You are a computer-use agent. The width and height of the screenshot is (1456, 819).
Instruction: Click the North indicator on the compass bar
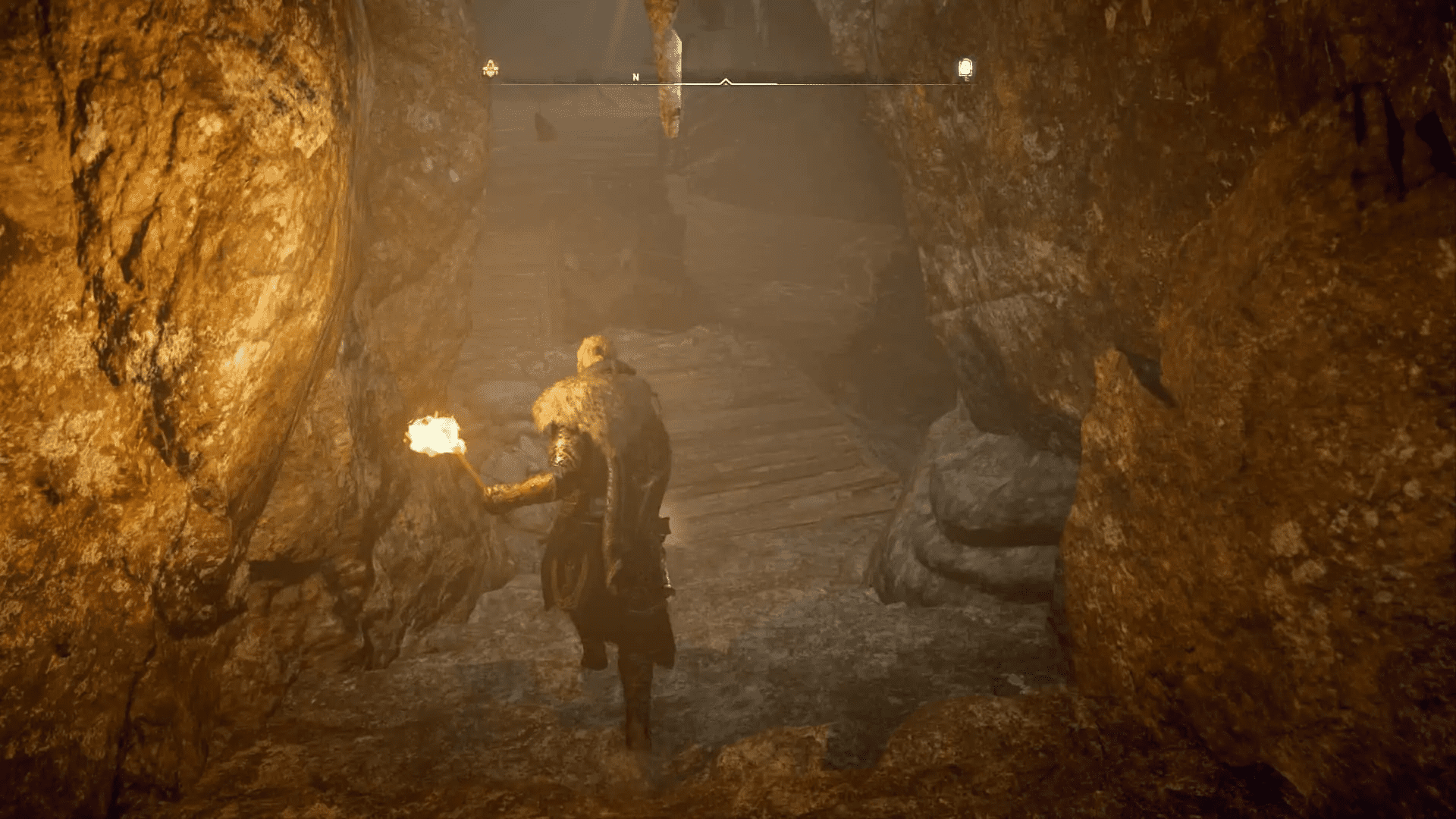pos(634,77)
